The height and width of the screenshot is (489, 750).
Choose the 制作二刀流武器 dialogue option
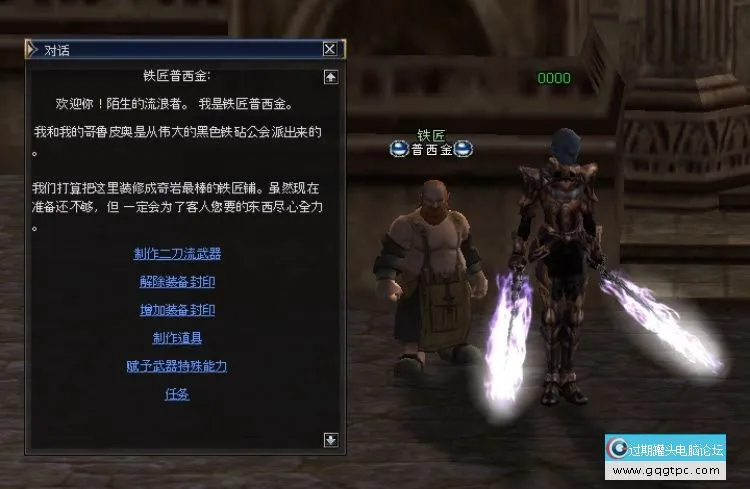pyautogui.click(x=177, y=254)
